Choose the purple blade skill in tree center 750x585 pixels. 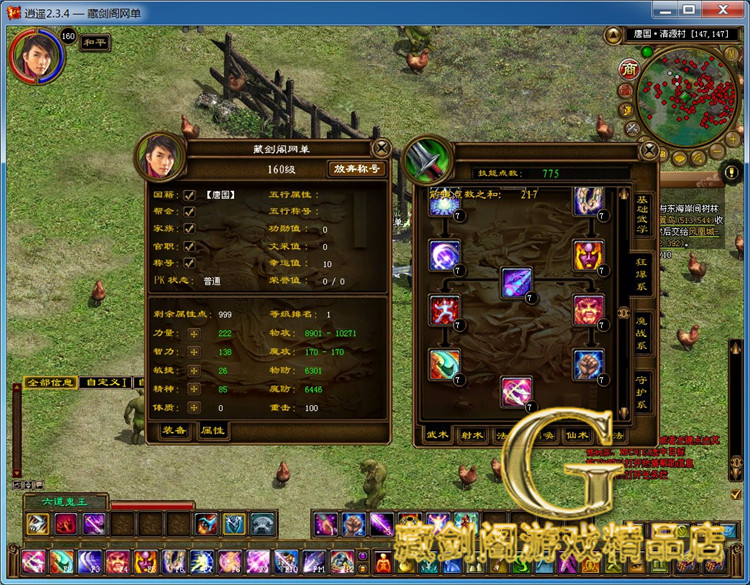pos(516,283)
